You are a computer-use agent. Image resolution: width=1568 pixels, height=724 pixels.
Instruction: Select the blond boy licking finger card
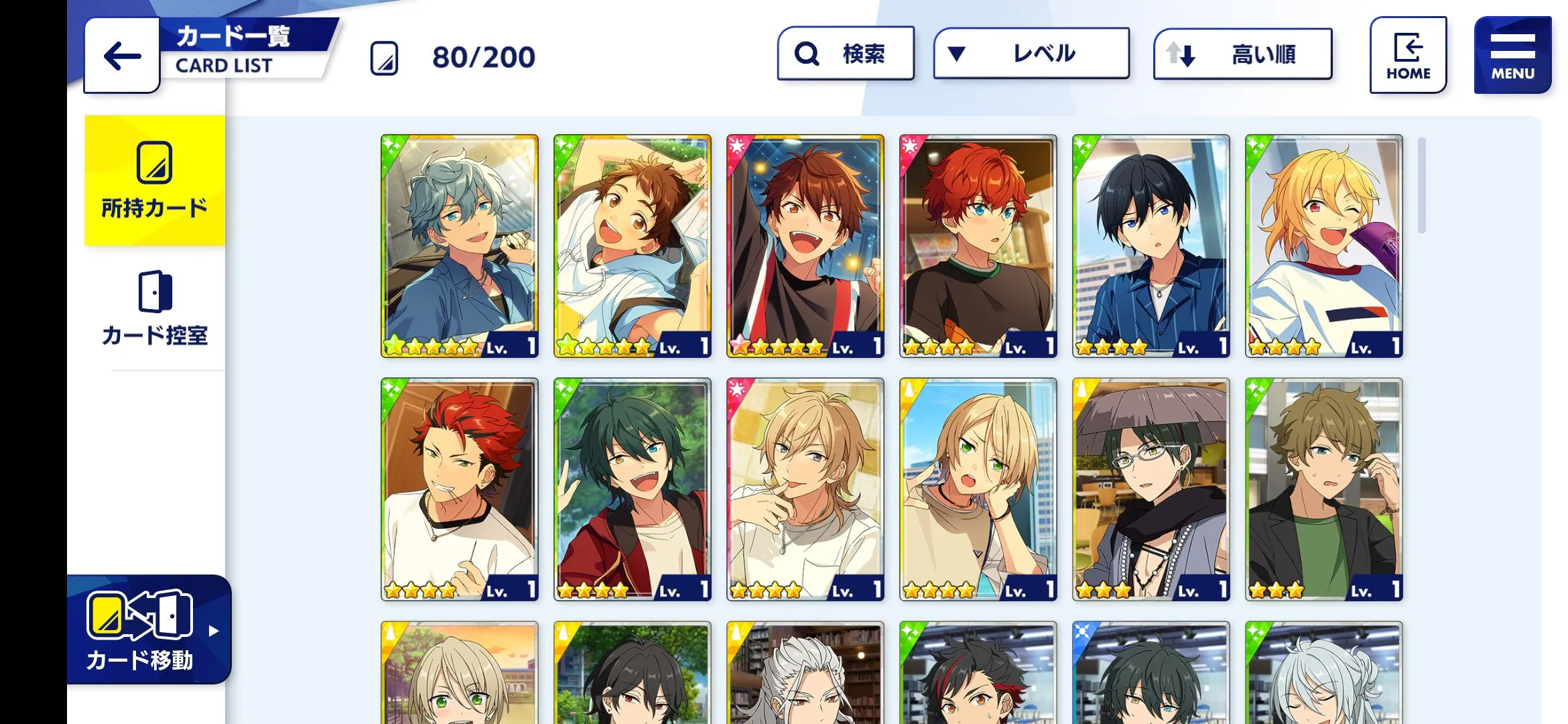tap(805, 489)
